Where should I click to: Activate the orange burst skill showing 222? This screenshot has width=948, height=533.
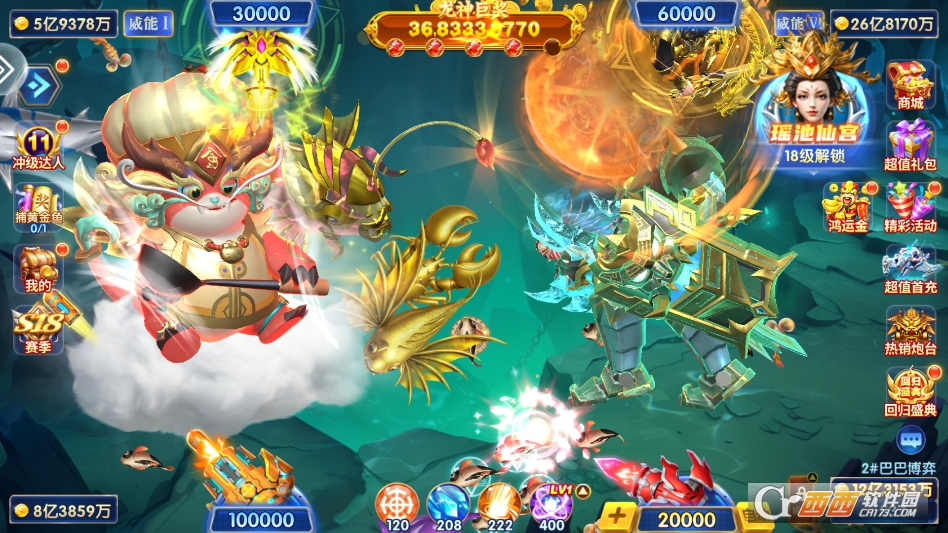tap(499, 503)
